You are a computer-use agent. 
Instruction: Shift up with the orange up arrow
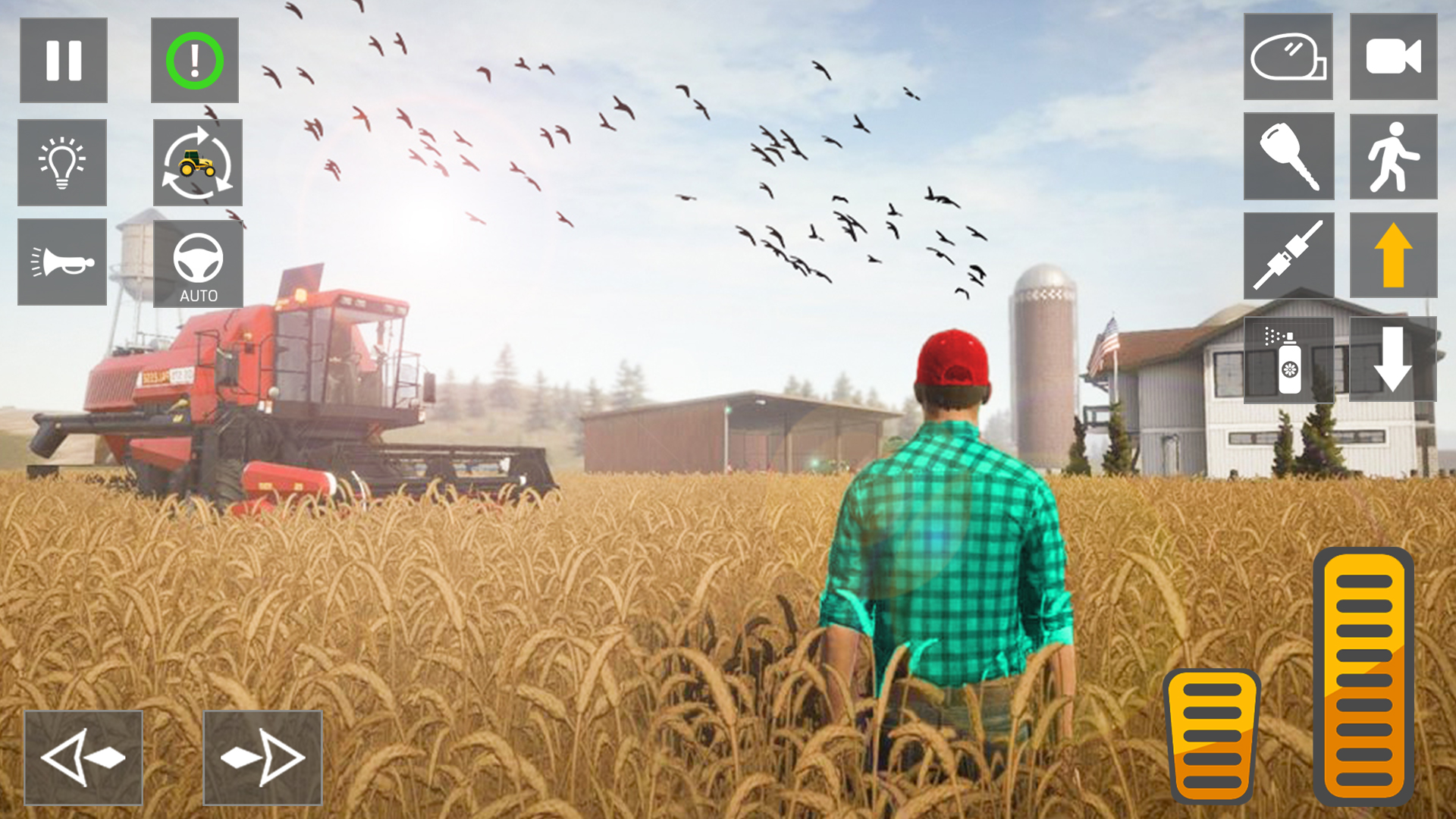[1393, 256]
